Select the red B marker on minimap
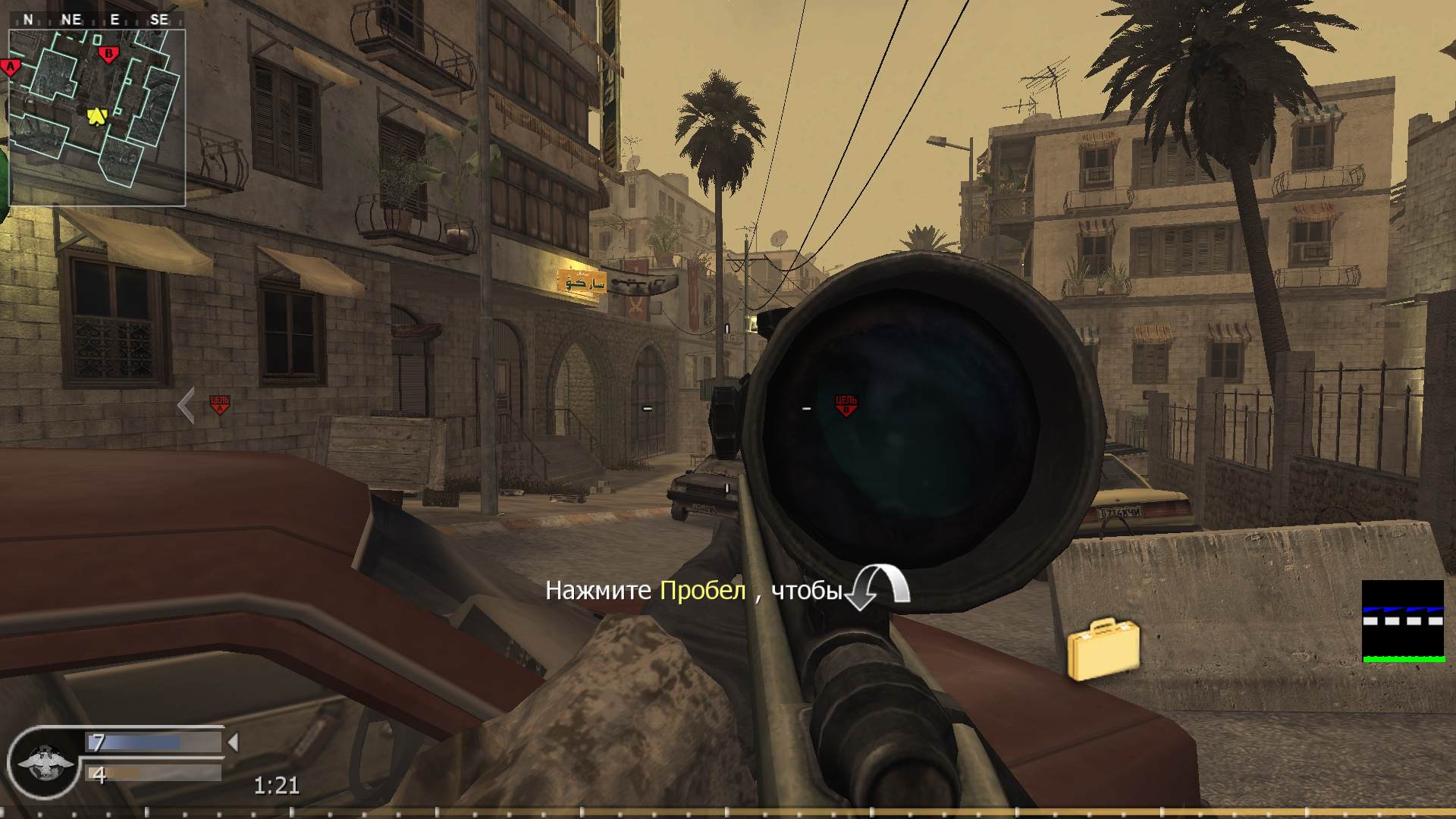This screenshot has height=819, width=1456. 108,54
